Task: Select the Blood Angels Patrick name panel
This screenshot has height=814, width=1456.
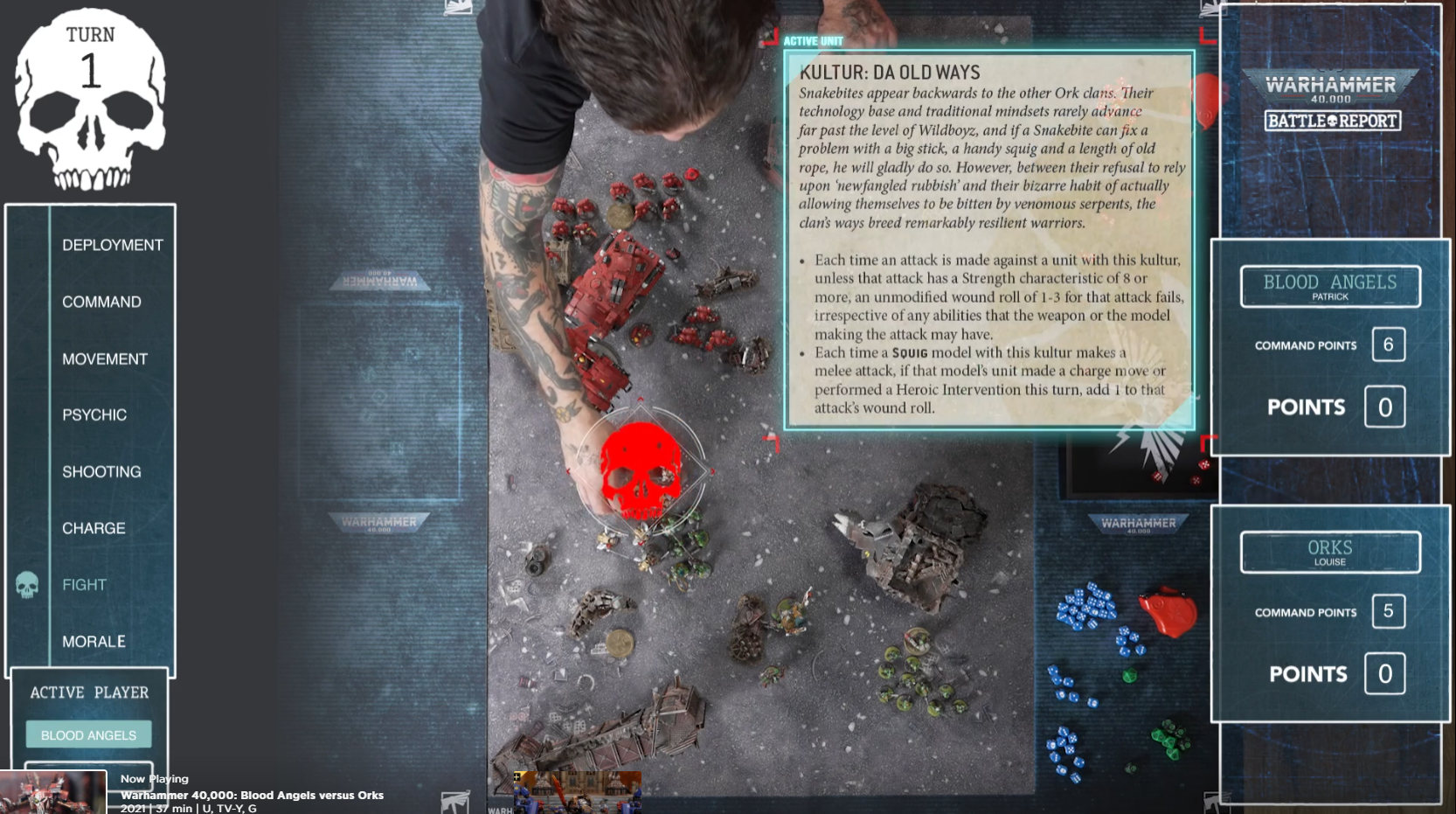Action: 1329,287
